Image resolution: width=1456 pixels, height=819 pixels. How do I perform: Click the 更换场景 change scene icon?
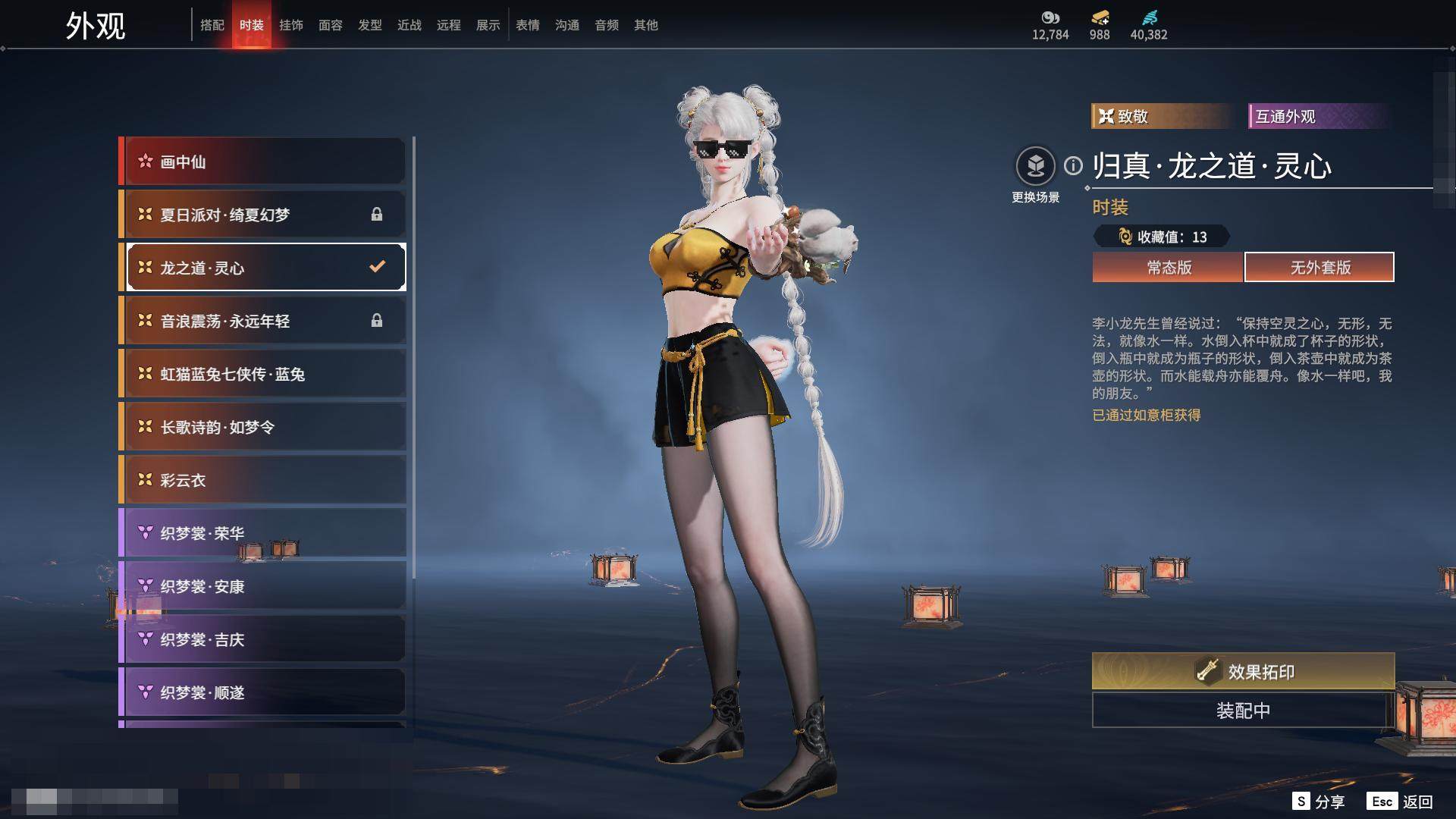click(1035, 166)
